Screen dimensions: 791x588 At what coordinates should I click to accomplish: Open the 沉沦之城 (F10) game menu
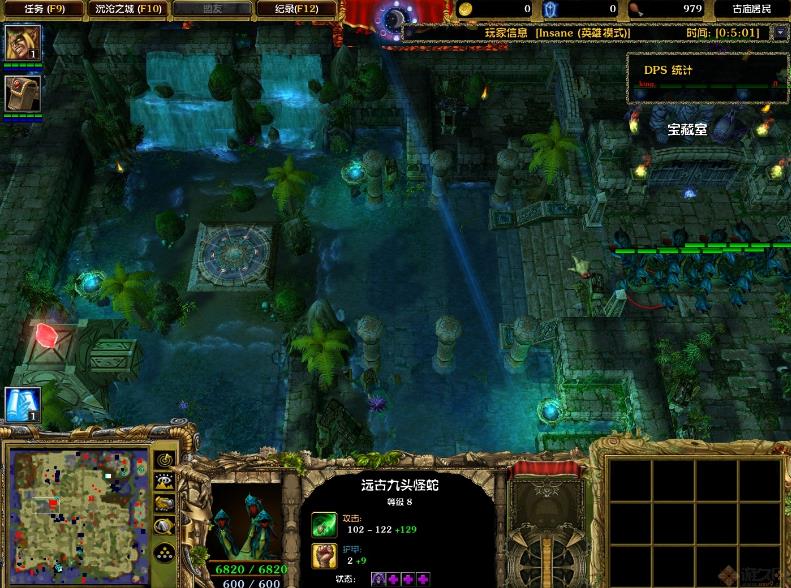127,9
